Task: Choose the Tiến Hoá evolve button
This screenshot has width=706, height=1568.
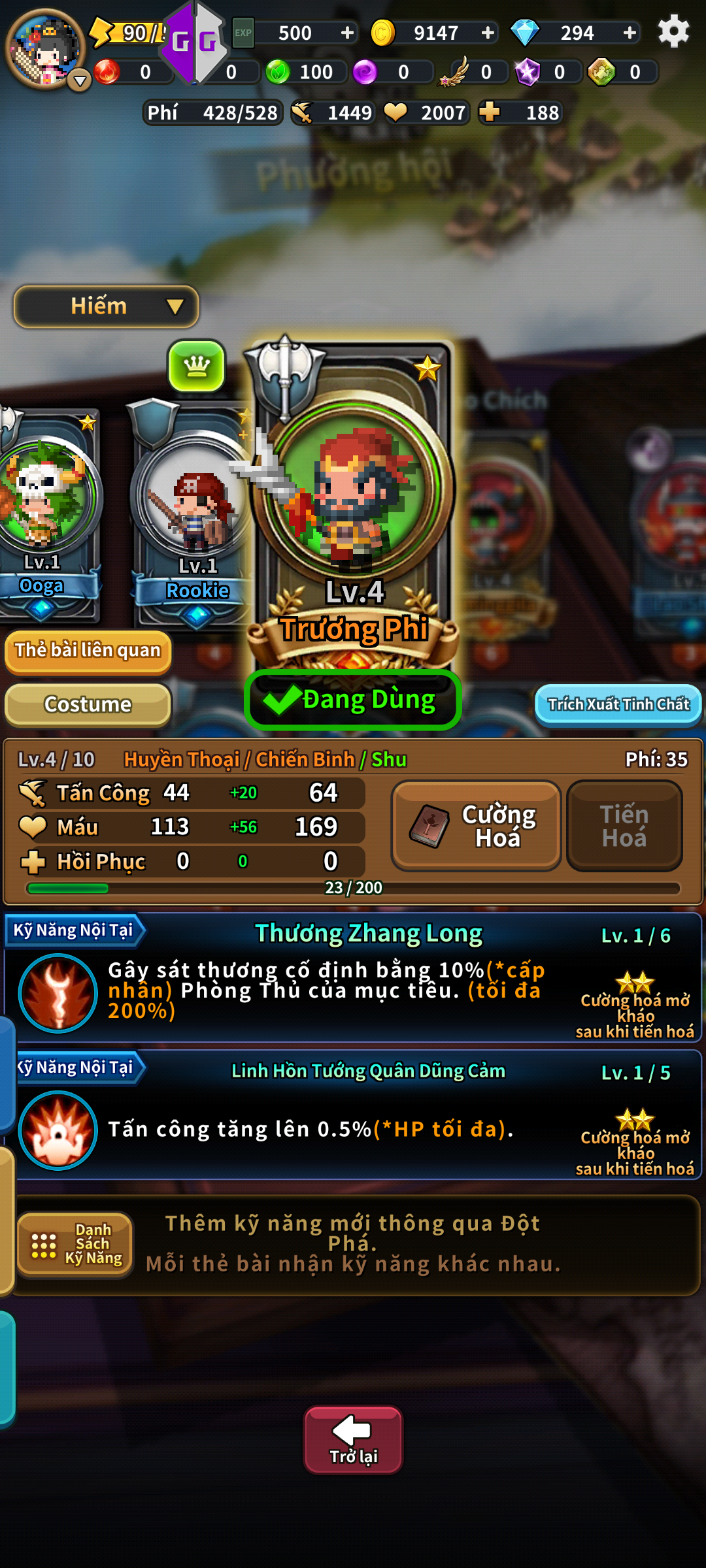Action: pos(624,826)
